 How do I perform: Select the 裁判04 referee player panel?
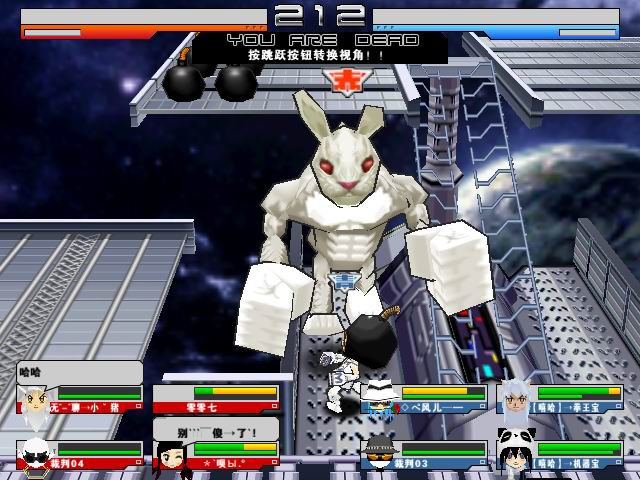click(80, 455)
